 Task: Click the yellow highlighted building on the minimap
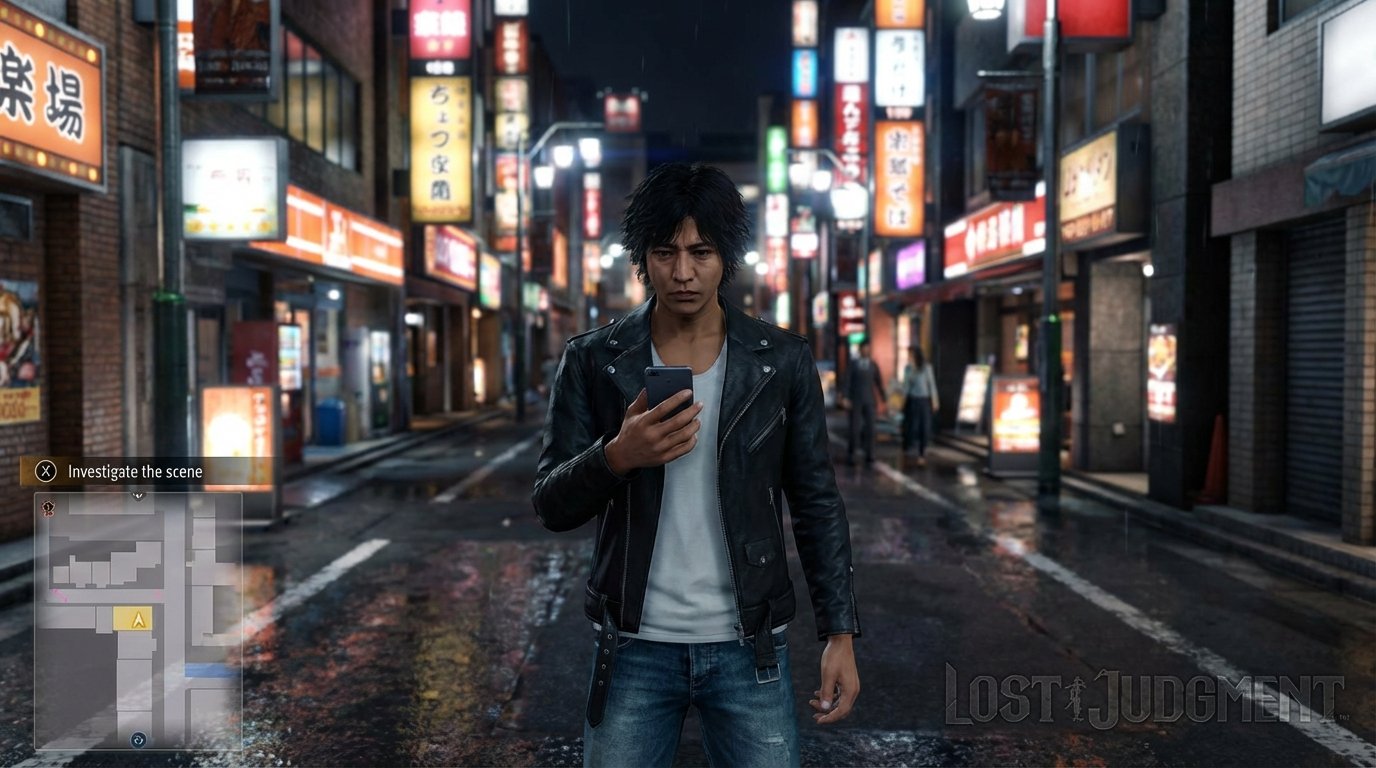point(132,620)
